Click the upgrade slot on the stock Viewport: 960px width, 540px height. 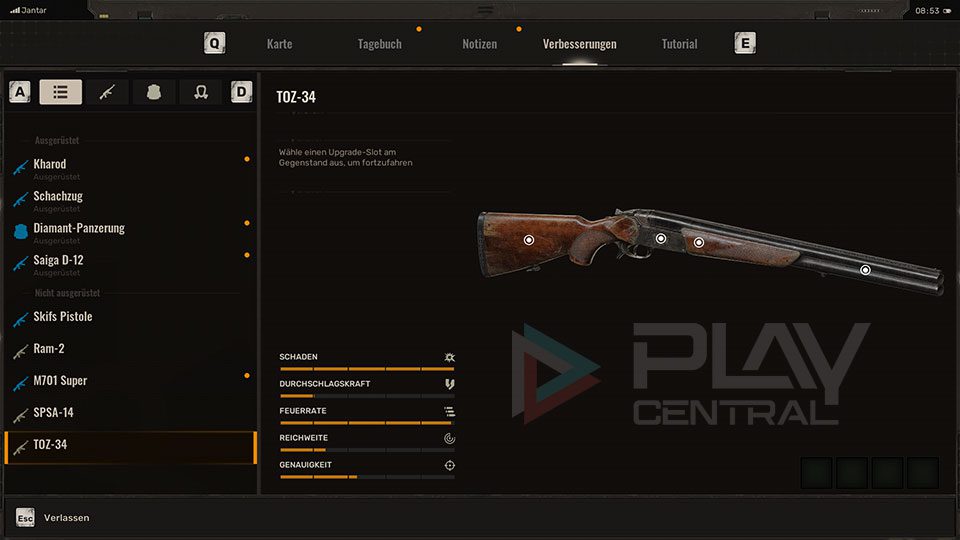[529, 240]
